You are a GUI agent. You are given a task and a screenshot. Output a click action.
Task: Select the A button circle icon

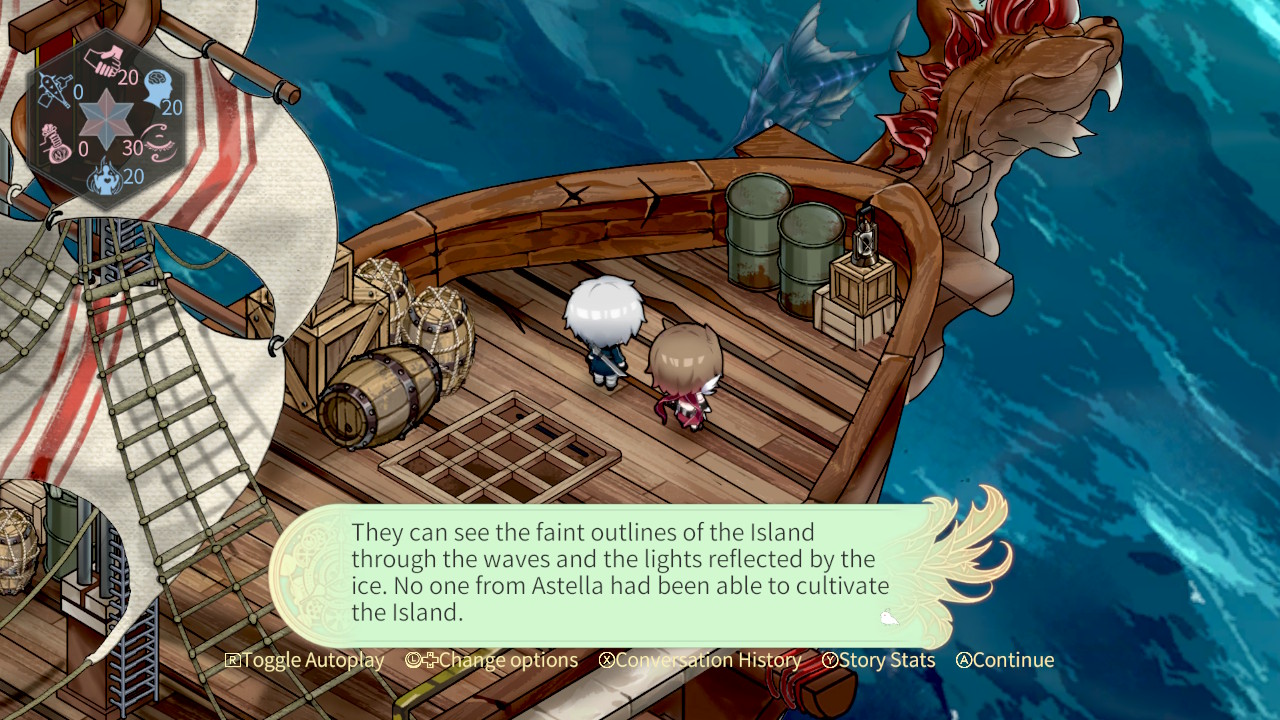pos(962,660)
